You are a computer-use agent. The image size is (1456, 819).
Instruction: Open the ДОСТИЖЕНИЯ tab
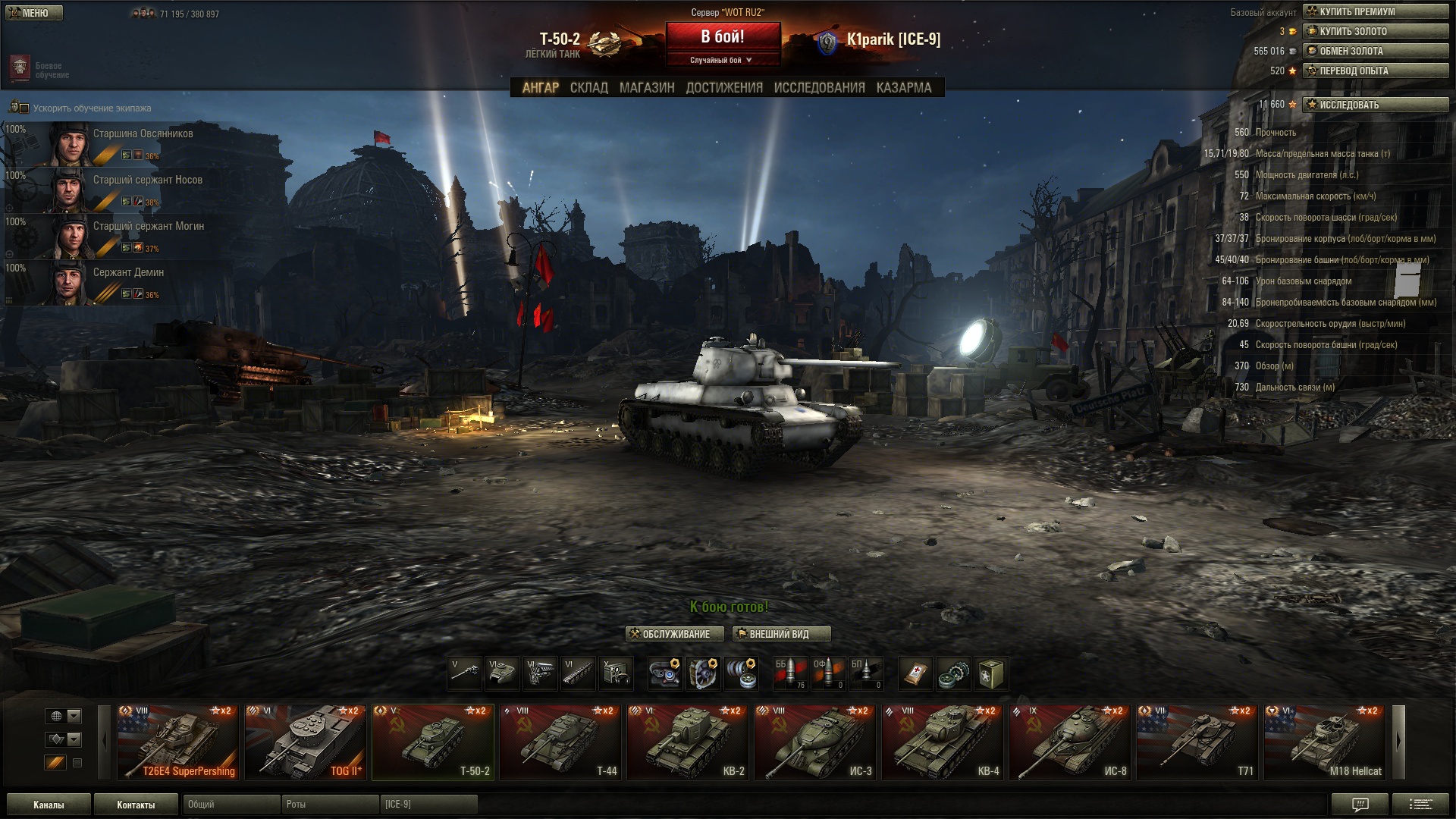click(724, 88)
